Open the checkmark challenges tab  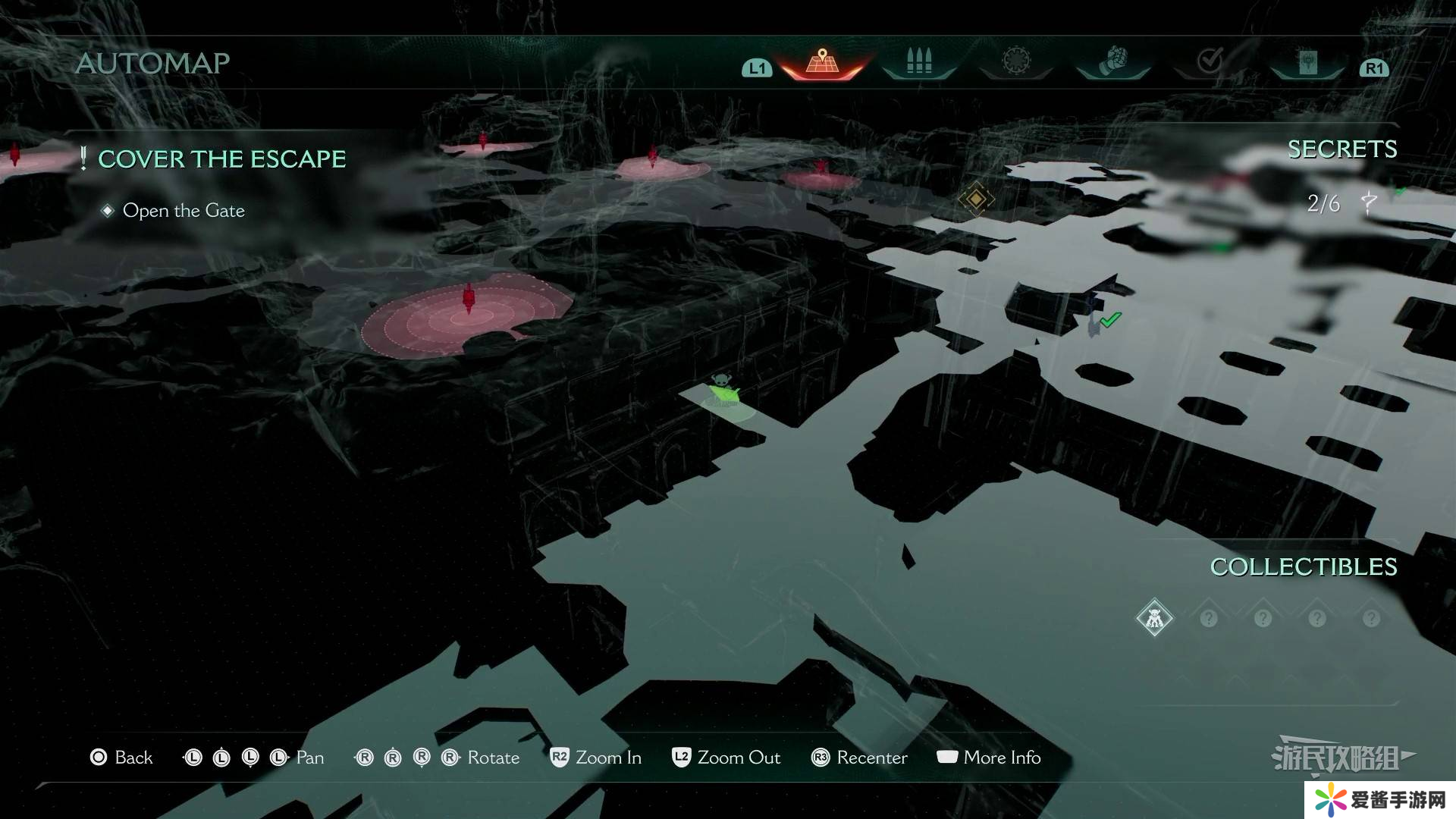[x=1210, y=61]
